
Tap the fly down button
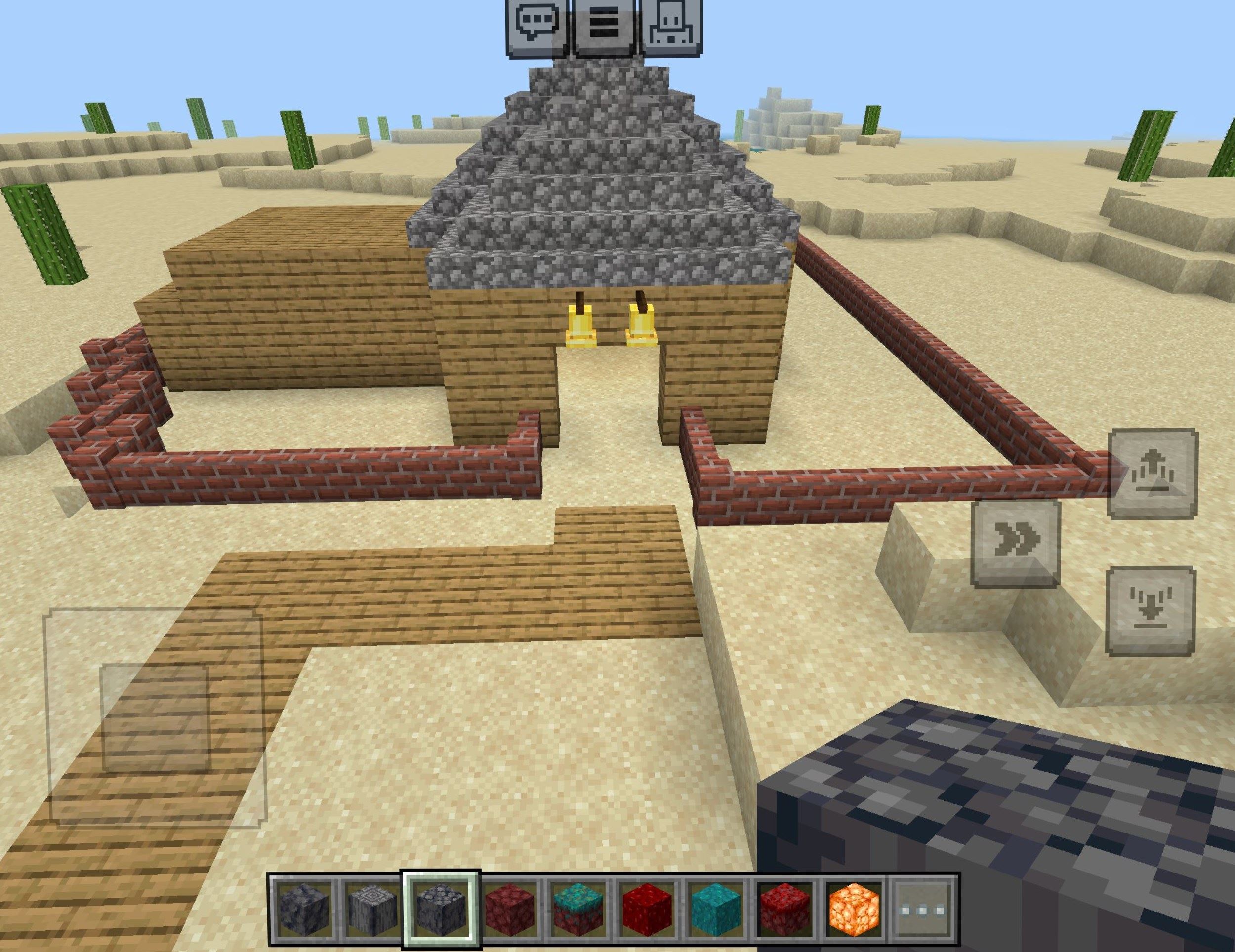1150,612
